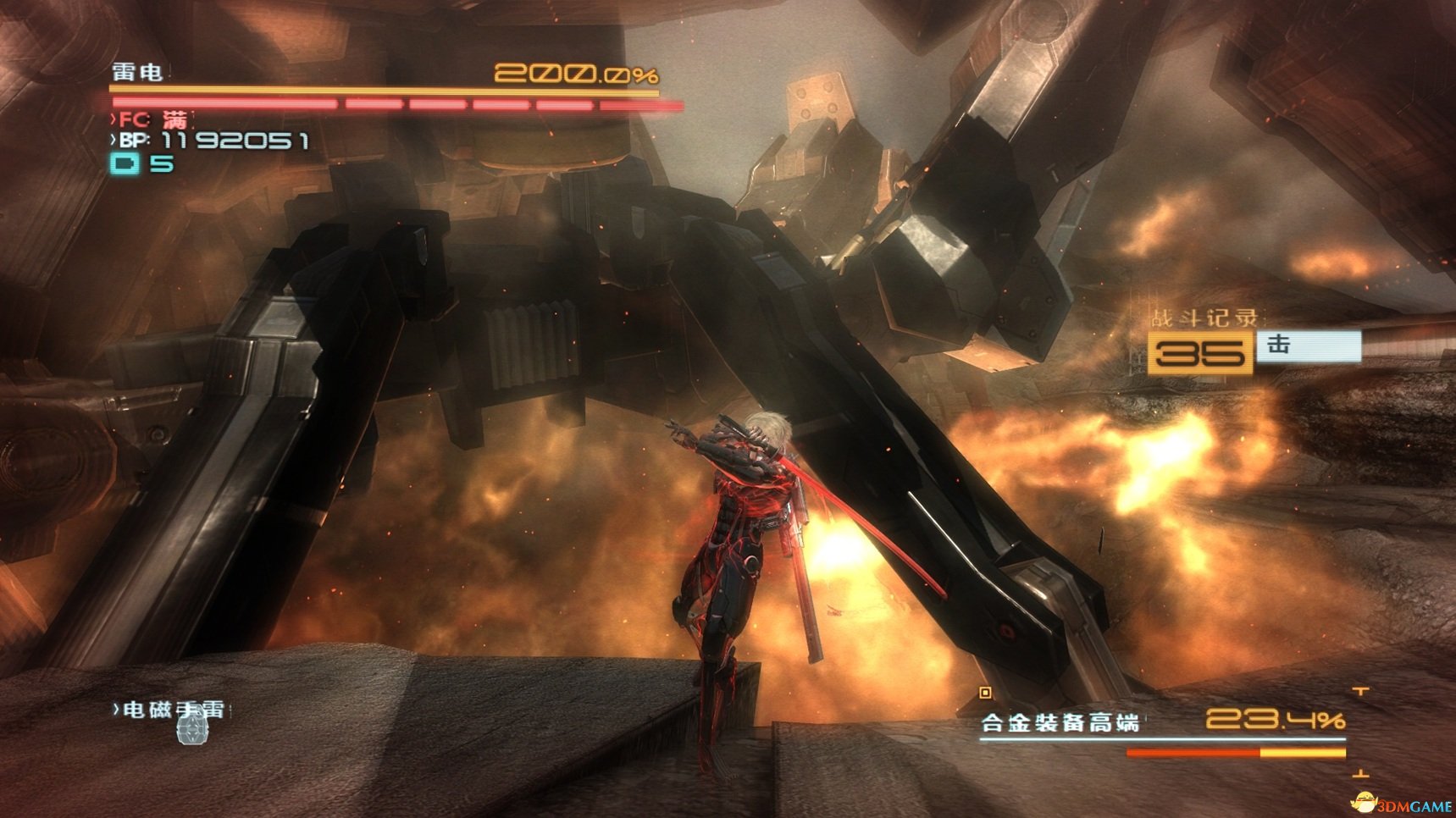Click the cyan item-count icon under BP

point(125,163)
